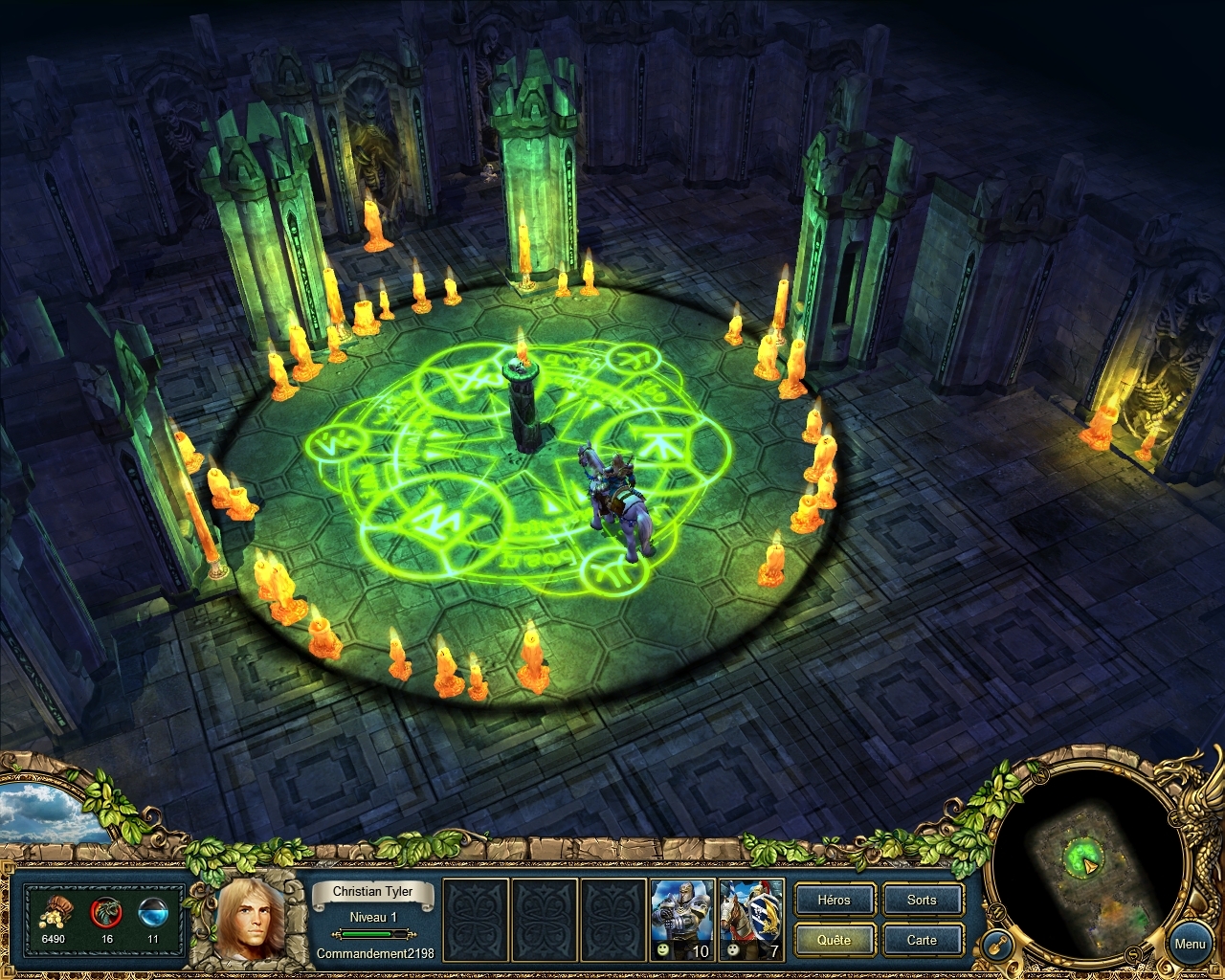
Task: Show the Carte world map
Action: coord(922,940)
